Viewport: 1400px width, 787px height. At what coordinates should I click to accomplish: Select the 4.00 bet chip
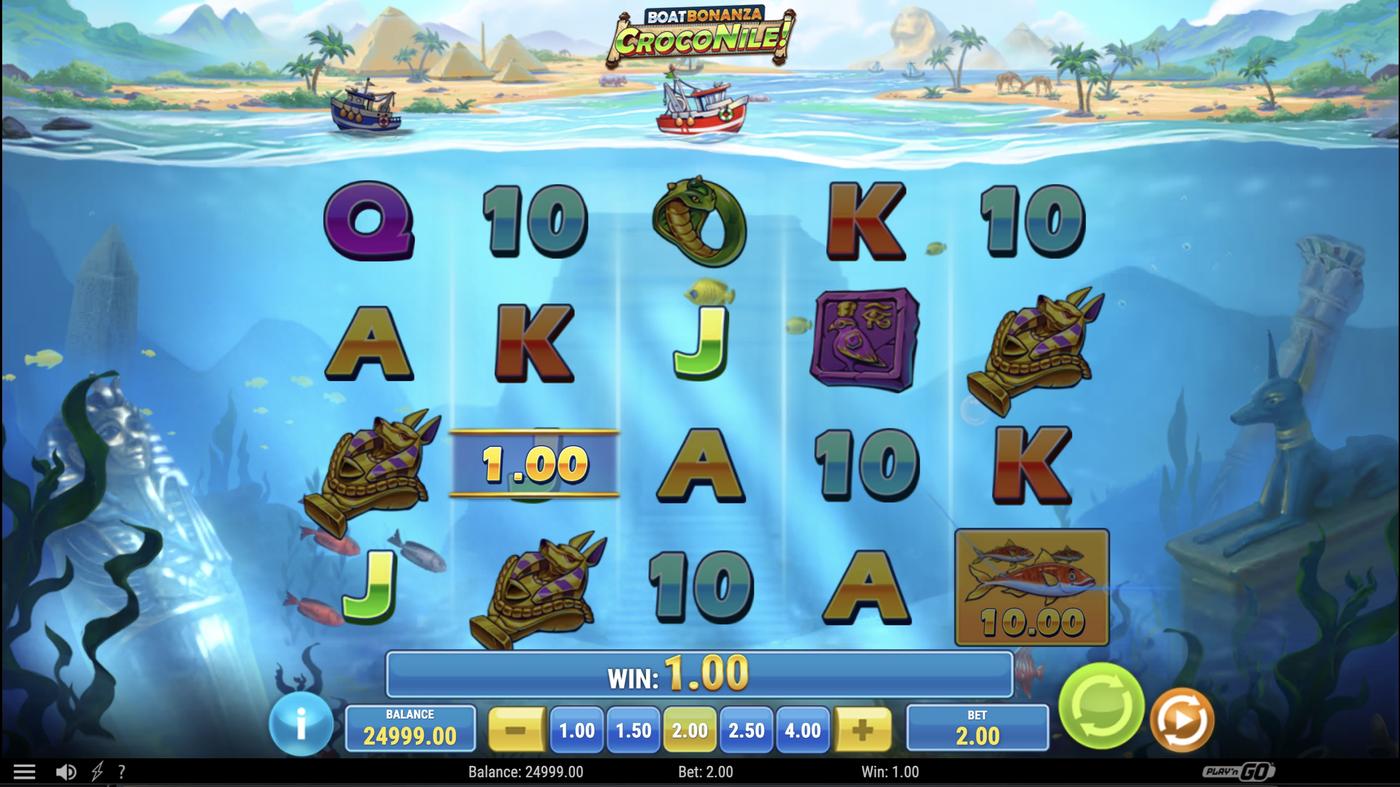pos(801,730)
